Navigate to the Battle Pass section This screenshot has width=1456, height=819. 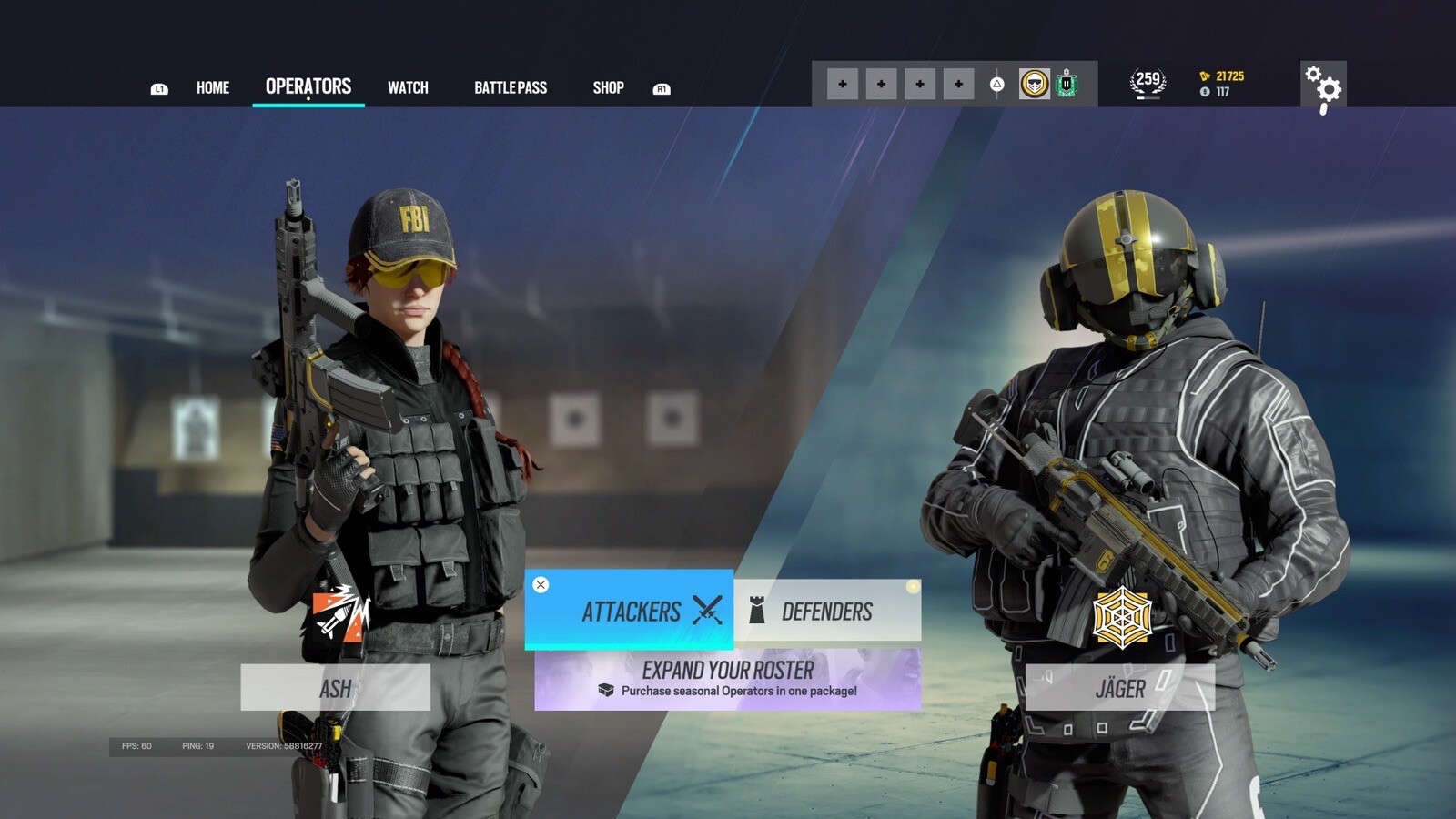tap(511, 87)
